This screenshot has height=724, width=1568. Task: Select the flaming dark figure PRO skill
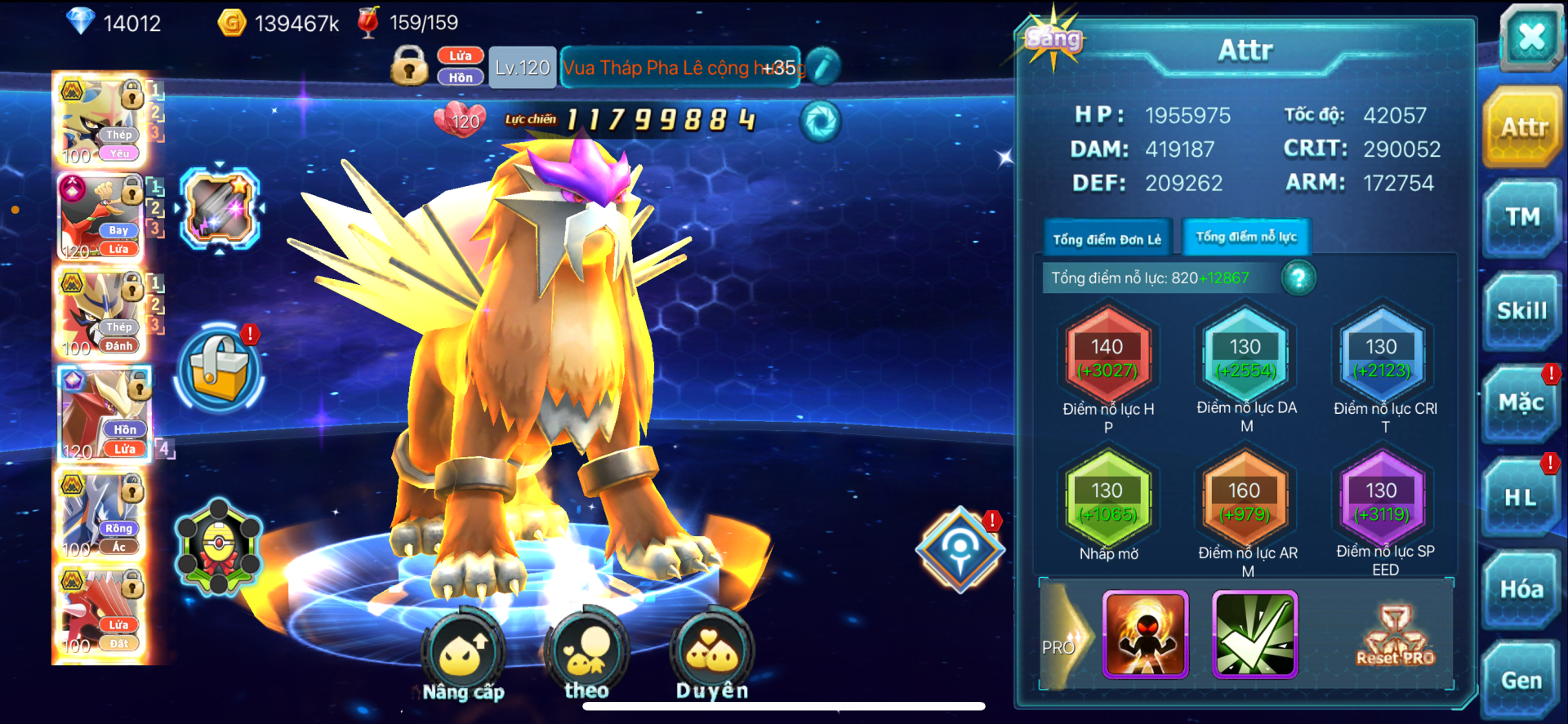tap(1145, 635)
